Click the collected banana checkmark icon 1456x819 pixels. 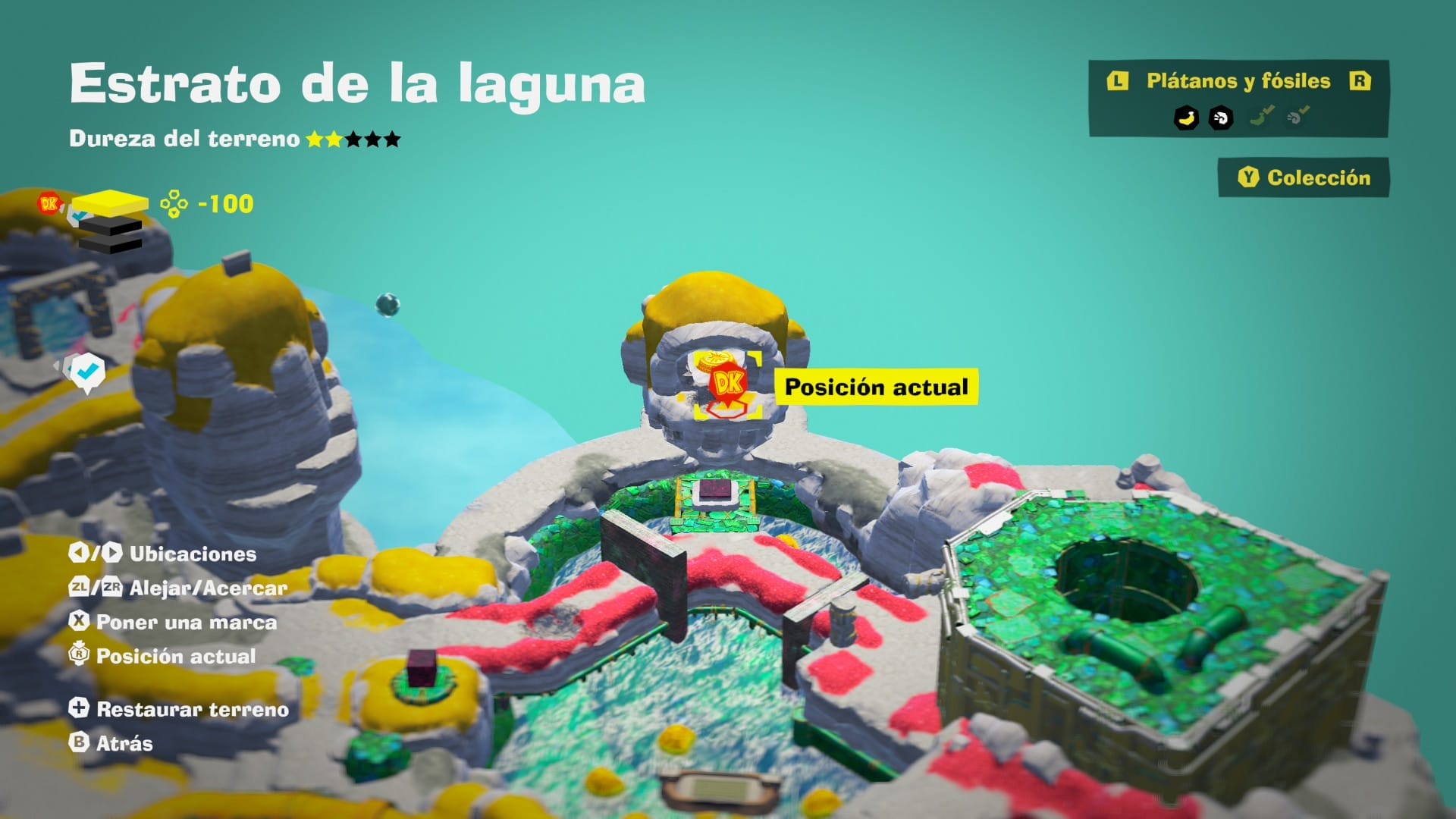1260,115
